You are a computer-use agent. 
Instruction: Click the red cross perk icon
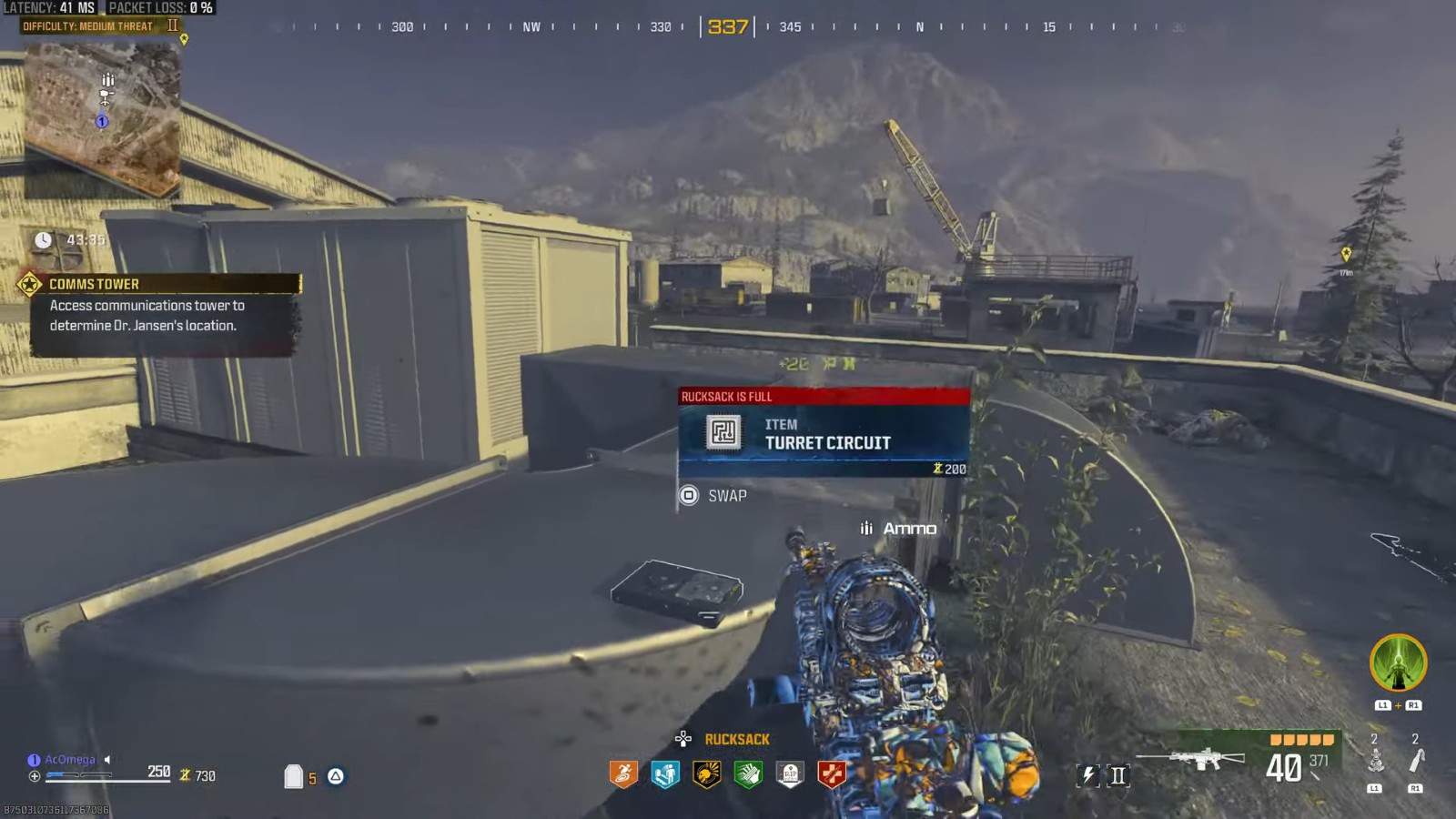pos(832,774)
